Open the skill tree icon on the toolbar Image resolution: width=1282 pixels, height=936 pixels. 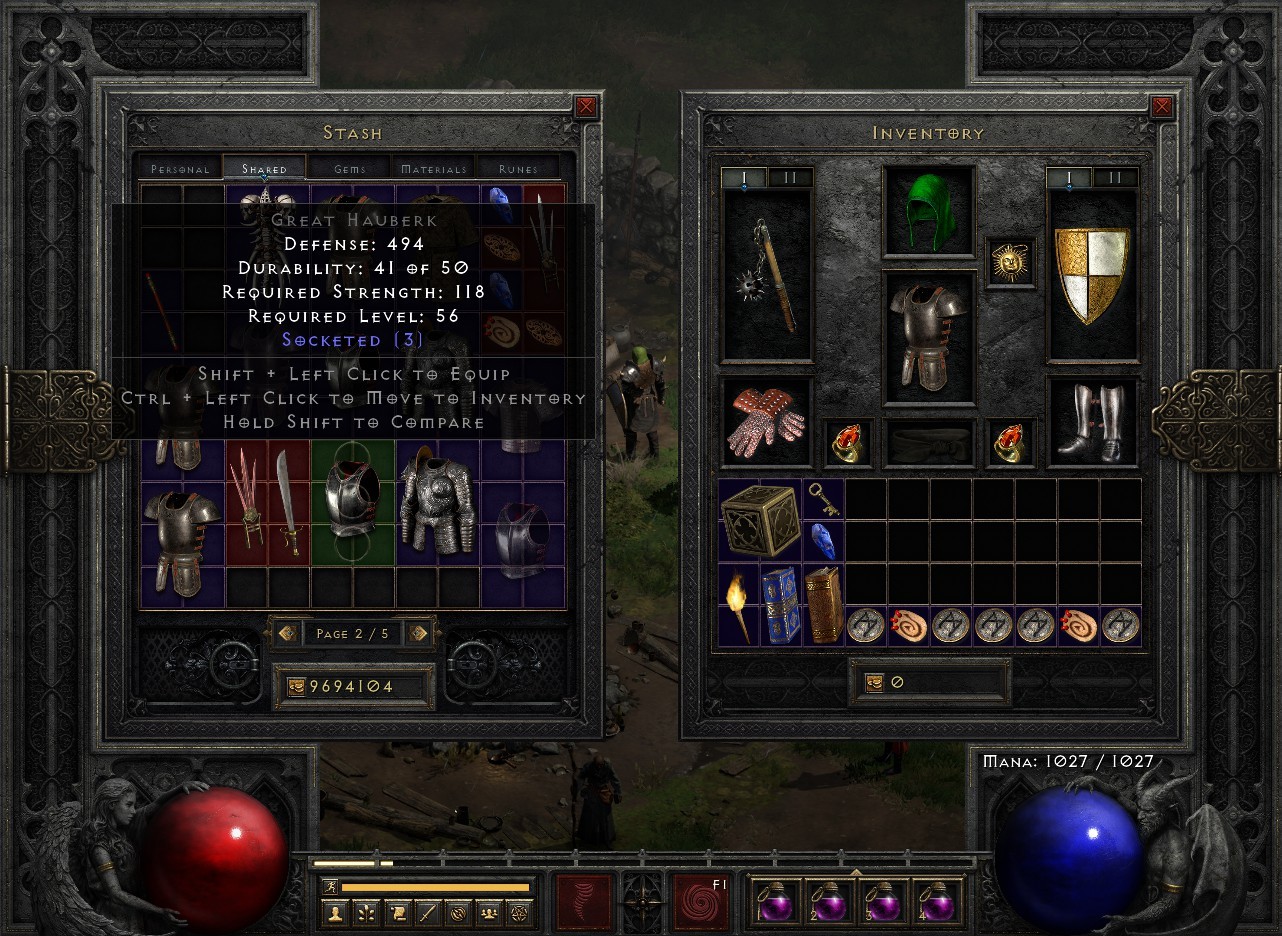click(x=368, y=911)
